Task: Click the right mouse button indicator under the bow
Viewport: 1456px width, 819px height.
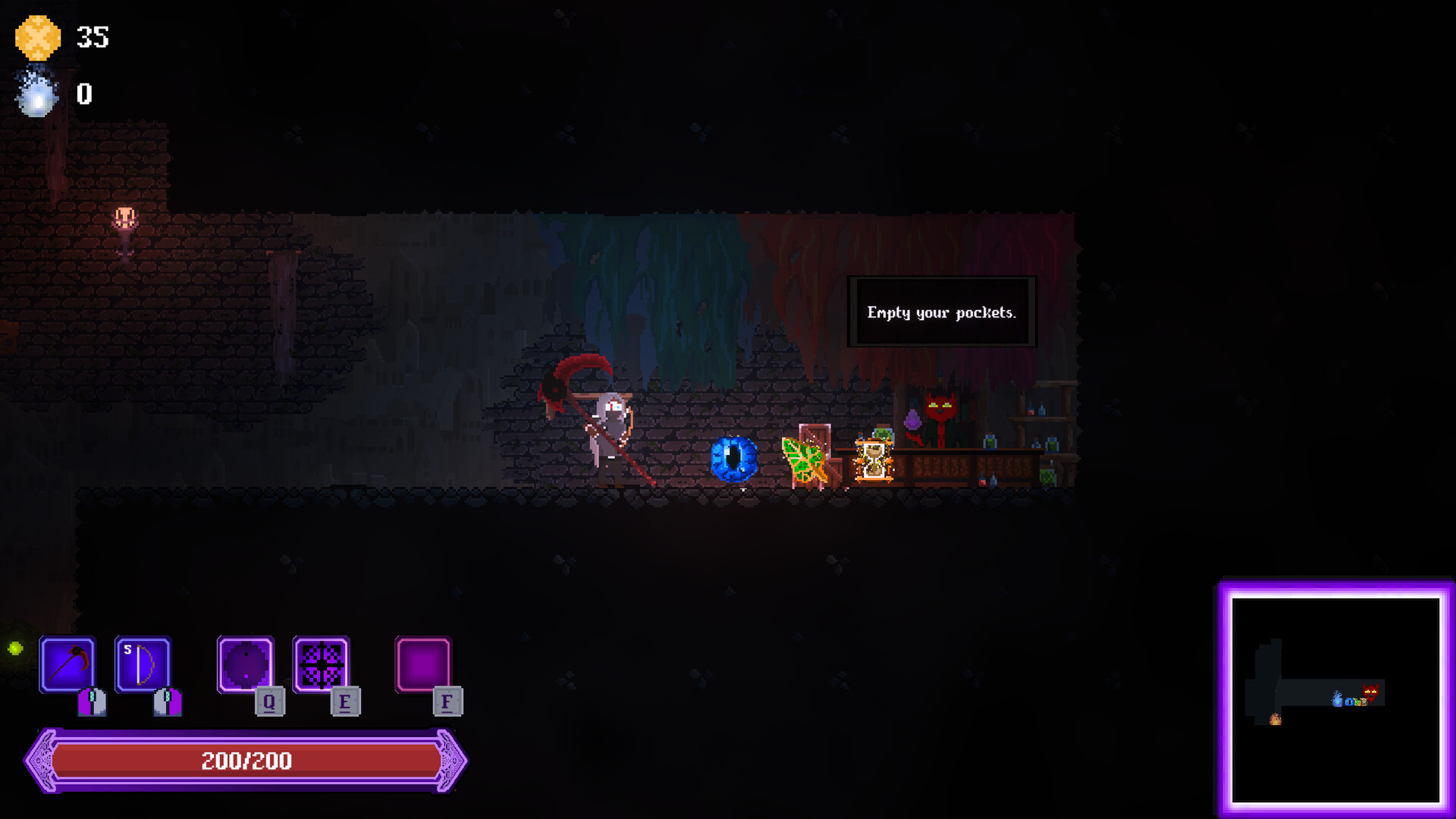Action: [167, 701]
